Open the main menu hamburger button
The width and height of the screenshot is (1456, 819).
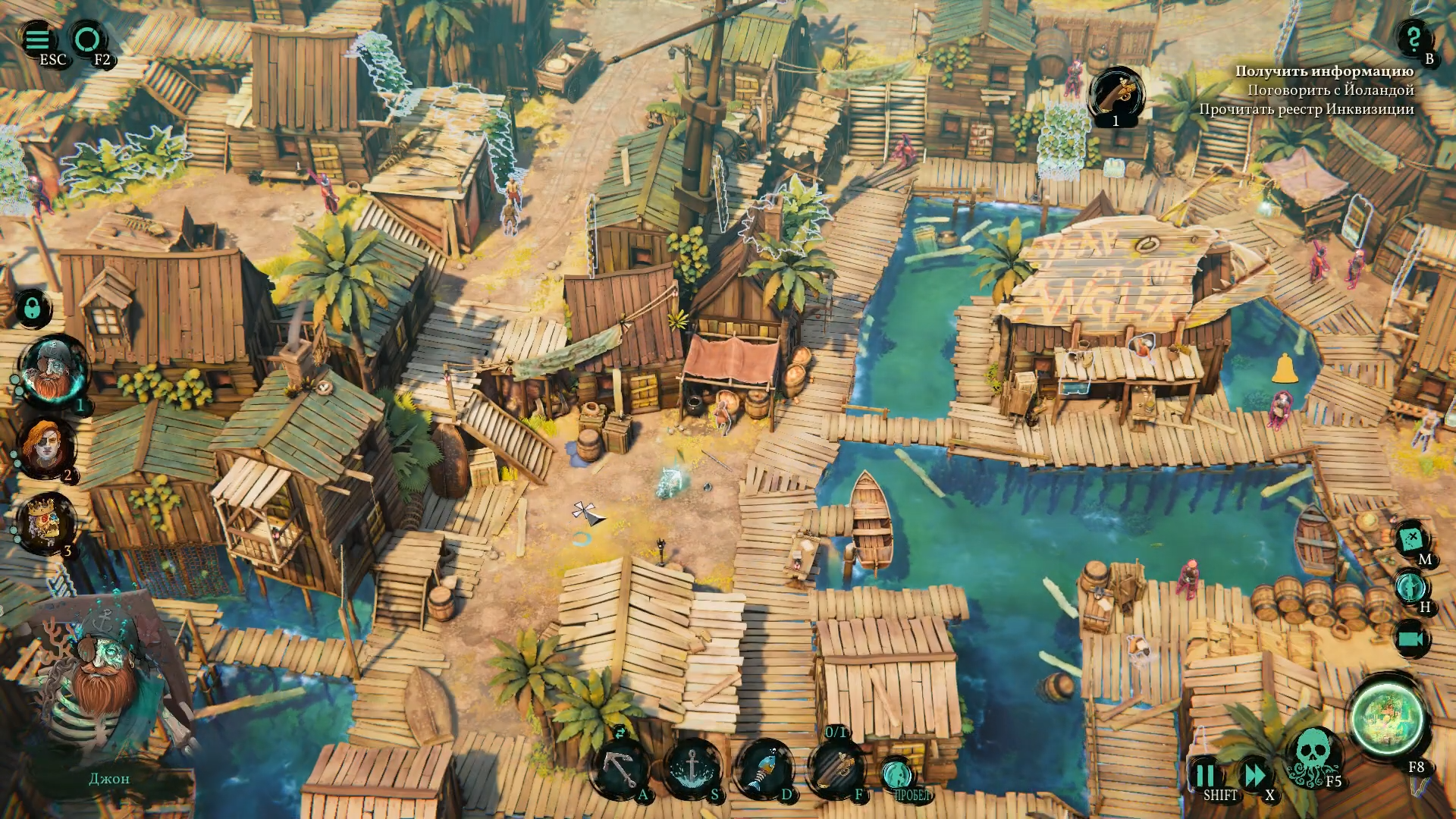(x=37, y=39)
